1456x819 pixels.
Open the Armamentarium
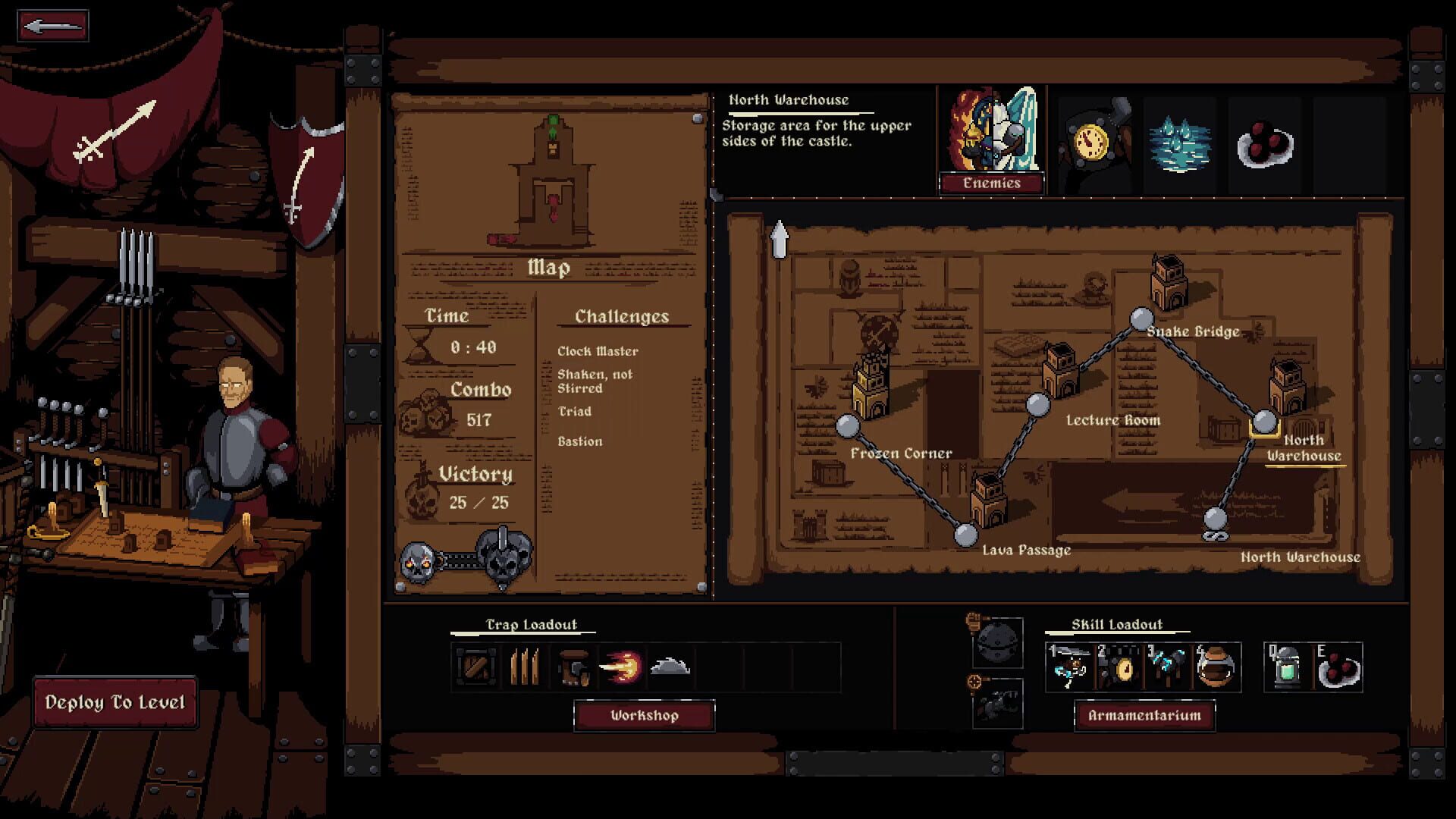1145,714
